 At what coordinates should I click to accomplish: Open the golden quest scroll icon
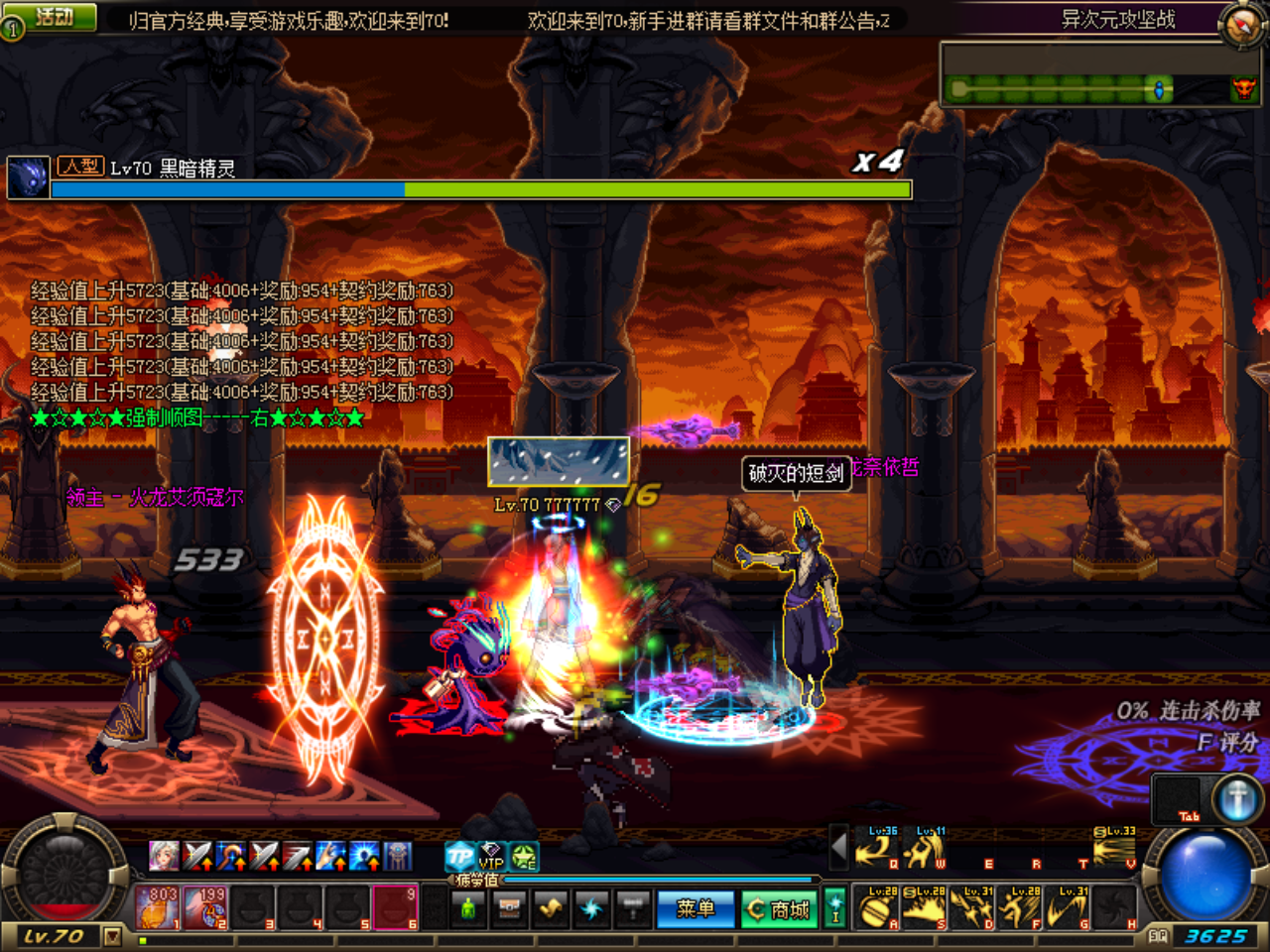[x=549, y=907]
